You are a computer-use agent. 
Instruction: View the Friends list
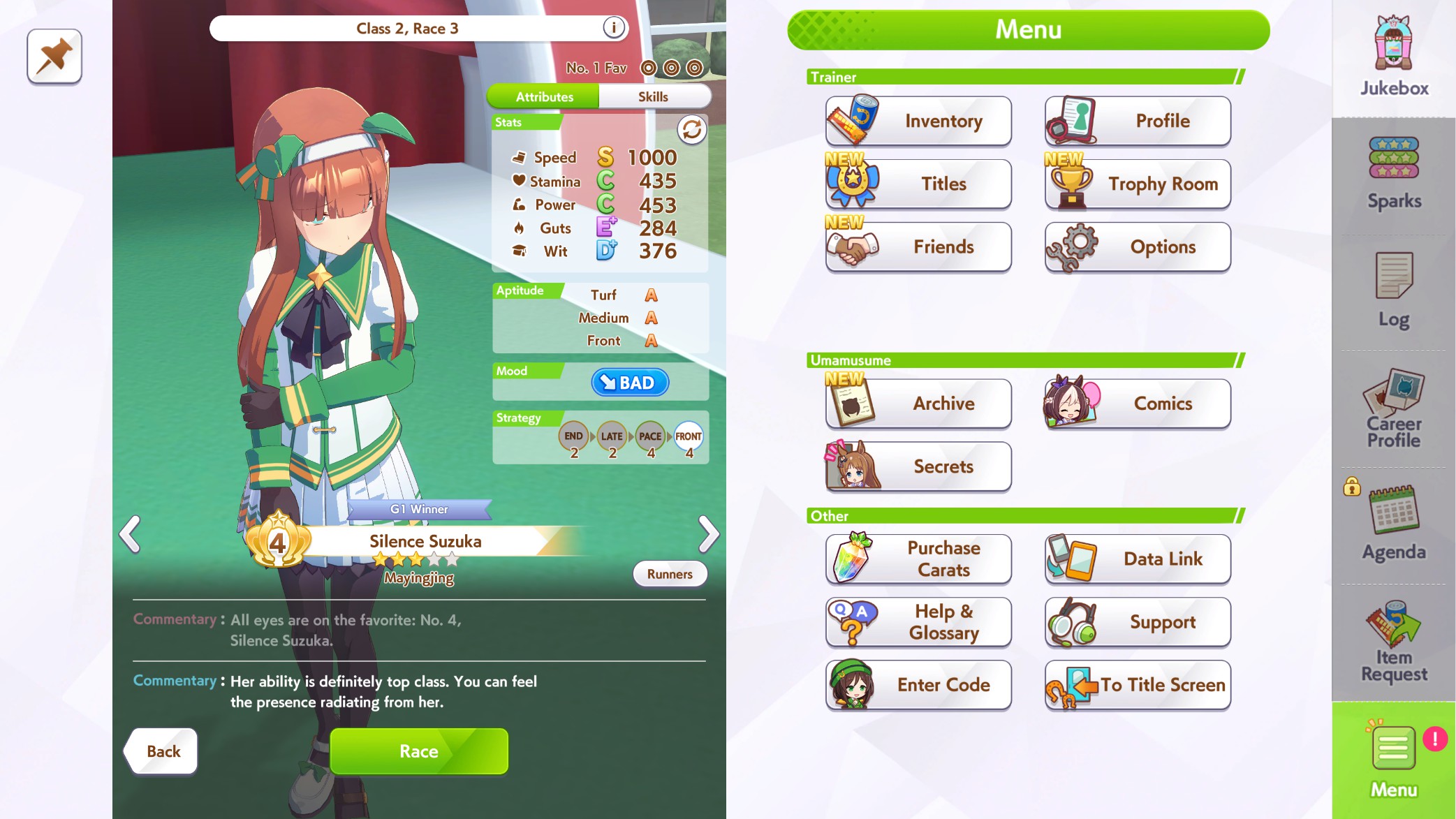tap(918, 246)
